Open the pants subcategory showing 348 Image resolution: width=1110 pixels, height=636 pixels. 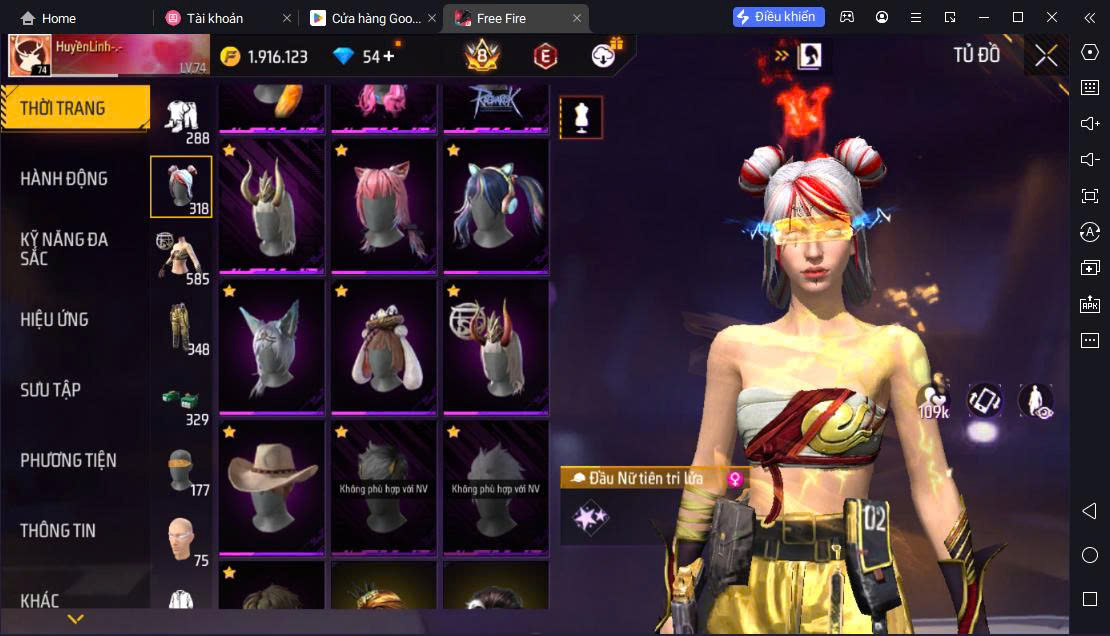(181, 328)
